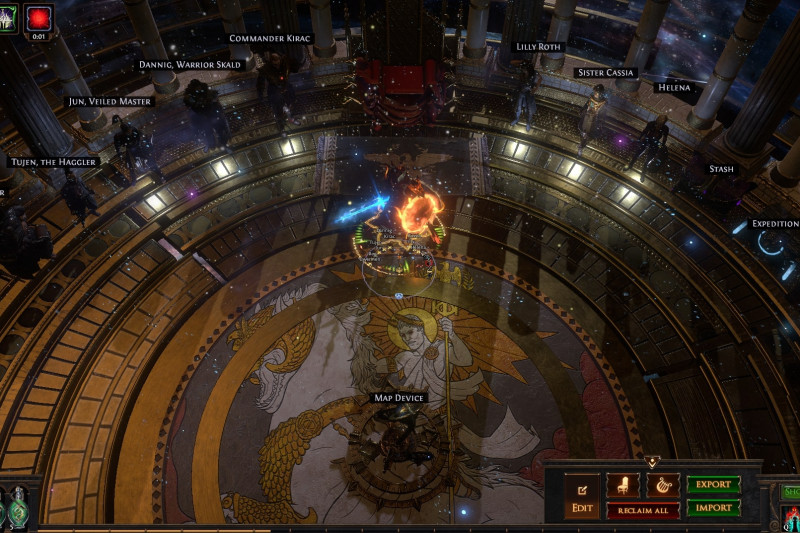This screenshot has height=533, width=800.
Task: Collapse the hideout panel with the arrow
Action: 652,463
